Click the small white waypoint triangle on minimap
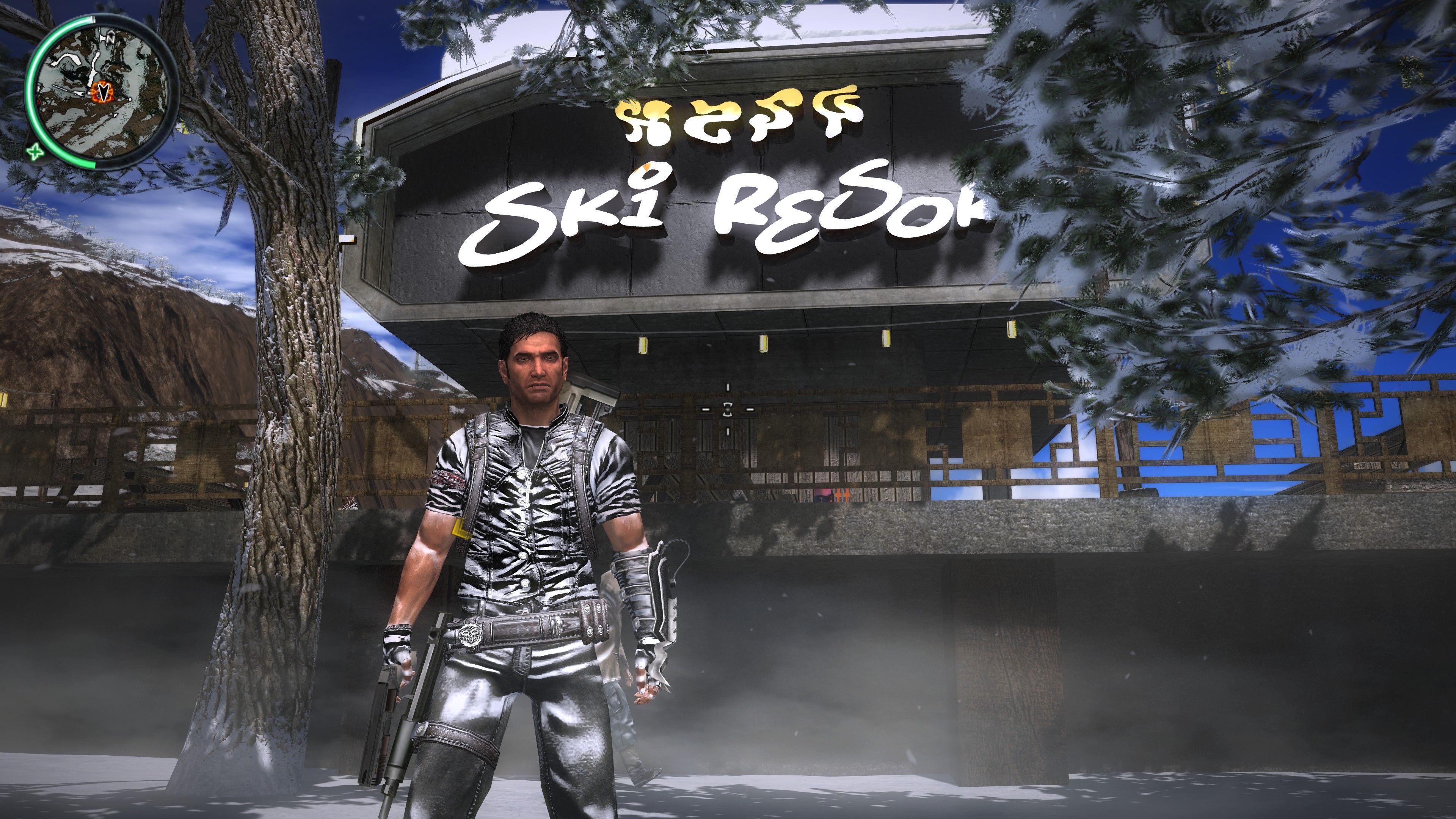 point(130,99)
